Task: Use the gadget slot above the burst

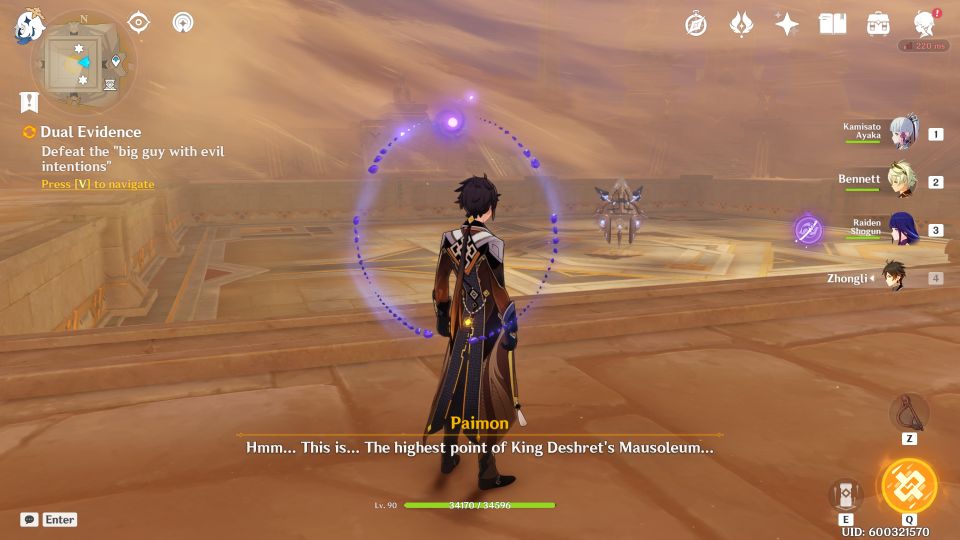Action: pos(909,412)
